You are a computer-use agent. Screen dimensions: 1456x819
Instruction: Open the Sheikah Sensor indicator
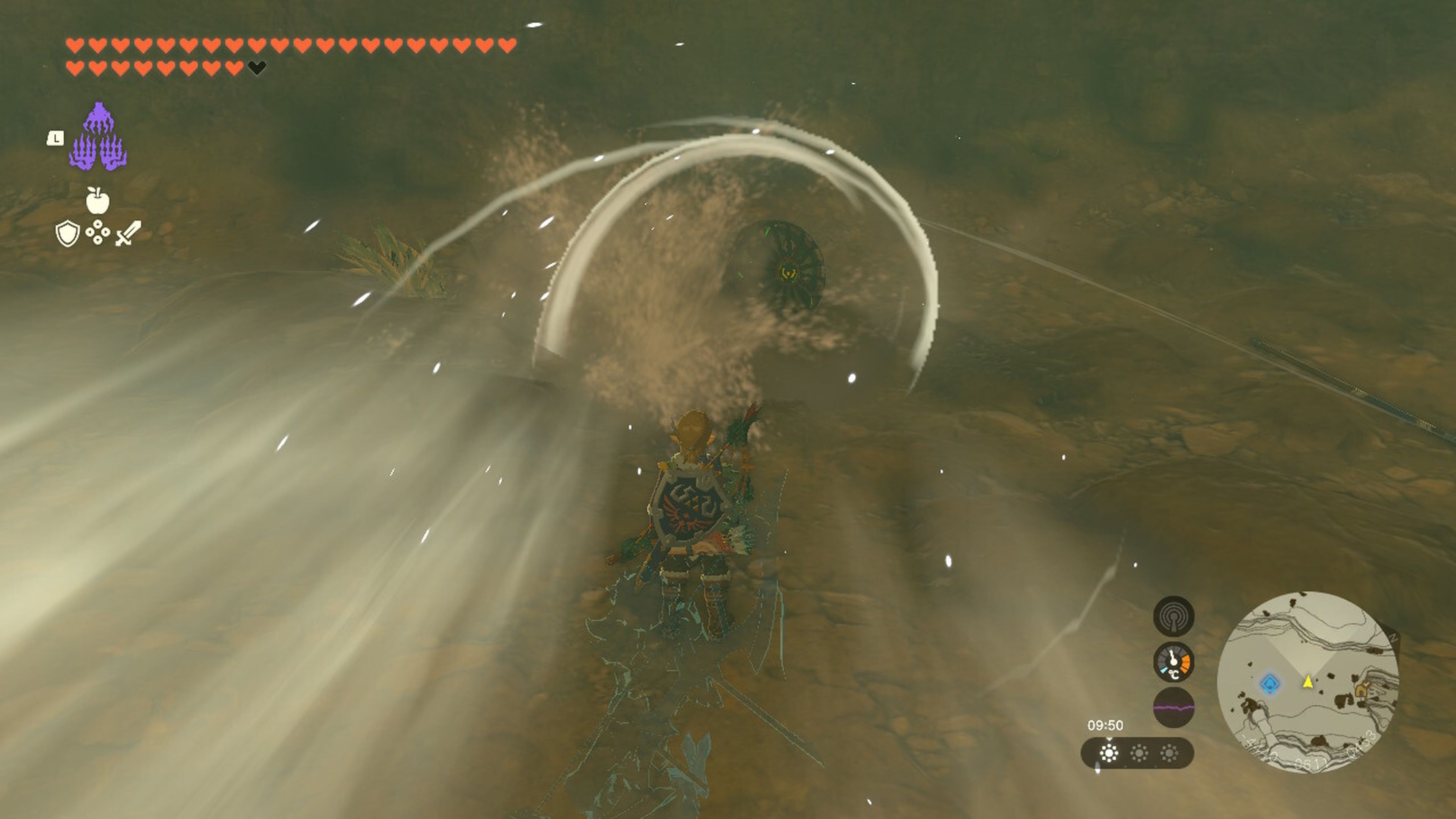(1175, 617)
